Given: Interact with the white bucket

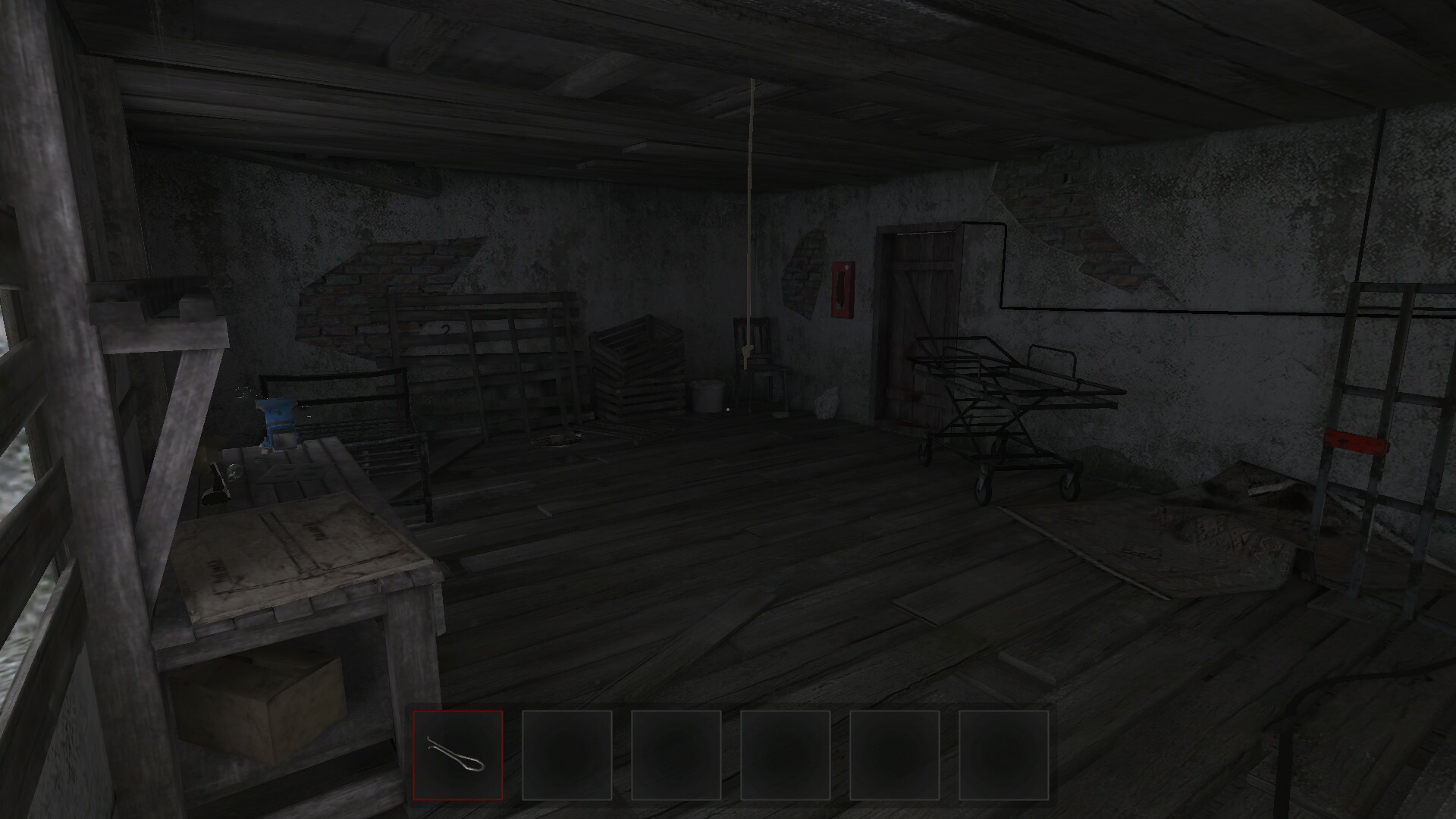Looking at the screenshot, I should [708, 396].
